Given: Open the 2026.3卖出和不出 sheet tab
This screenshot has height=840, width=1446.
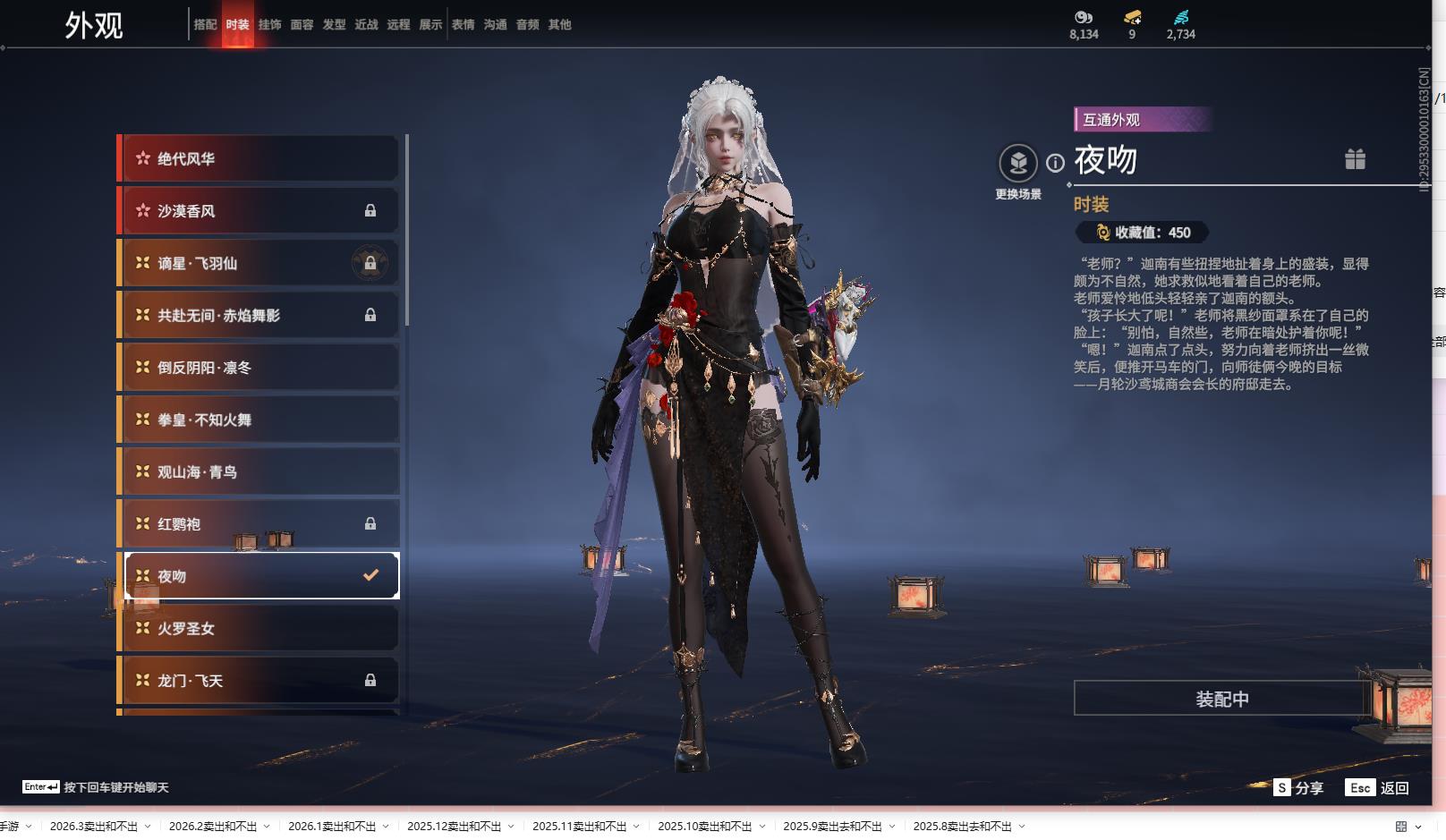Looking at the screenshot, I should pyautogui.click(x=94, y=827).
